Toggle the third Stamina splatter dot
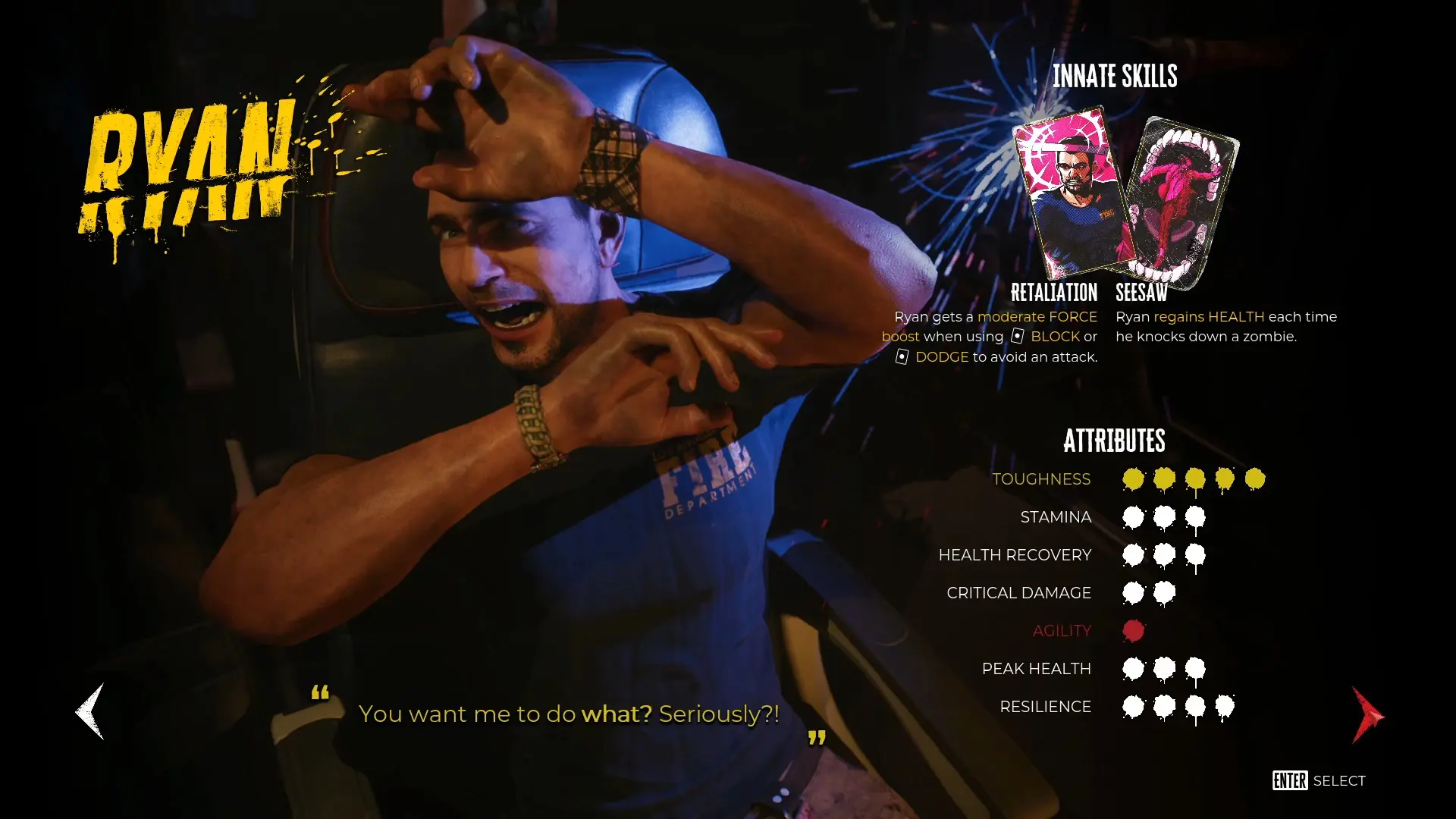The height and width of the screenshot is (819, 1456). click(x=1194, y=516)
